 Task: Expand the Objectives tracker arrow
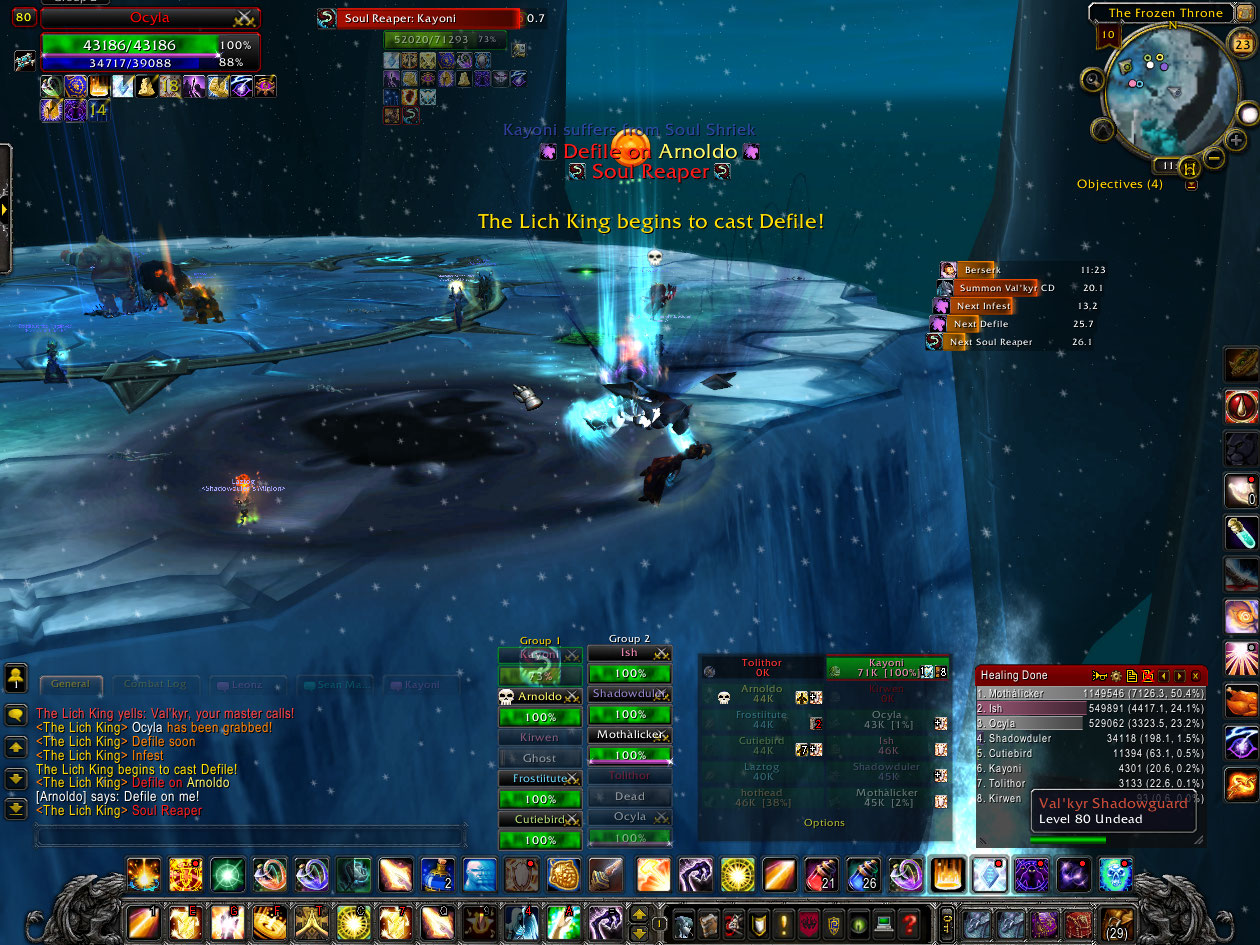pyautogui.click(x=1191, y=185)
